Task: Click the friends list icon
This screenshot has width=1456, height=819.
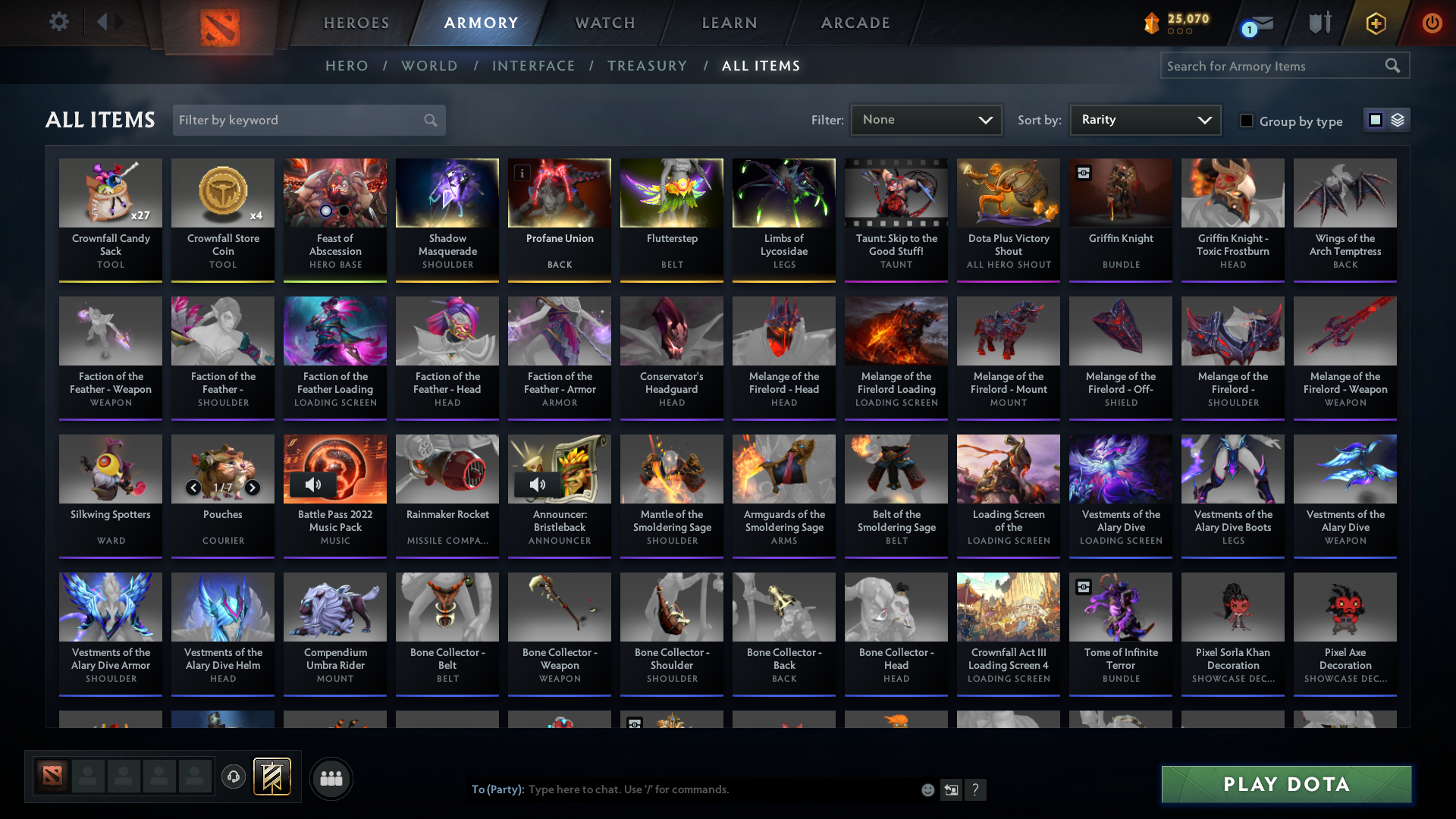Action: coord(331,778)
